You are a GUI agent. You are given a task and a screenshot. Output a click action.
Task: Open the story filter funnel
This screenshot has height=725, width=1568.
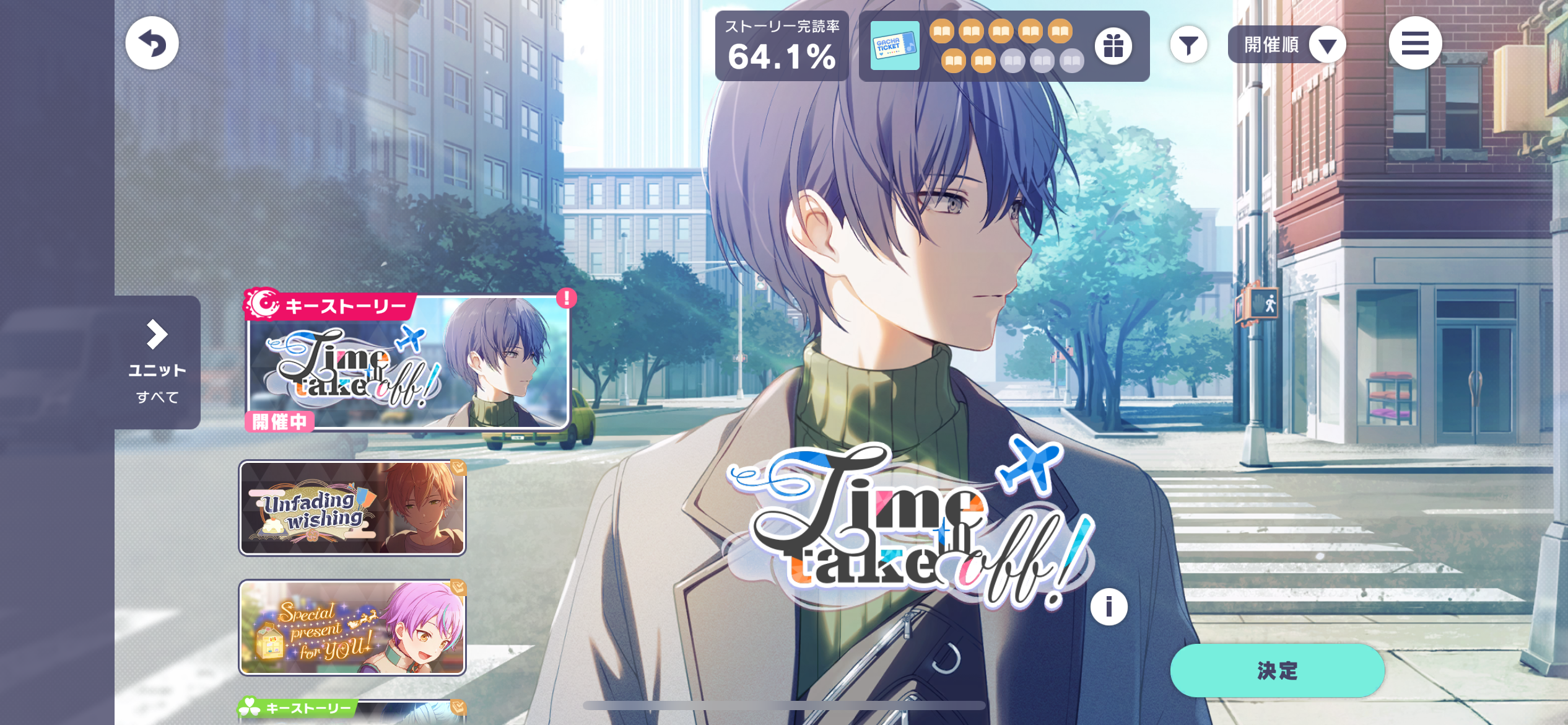point(1188,45)
